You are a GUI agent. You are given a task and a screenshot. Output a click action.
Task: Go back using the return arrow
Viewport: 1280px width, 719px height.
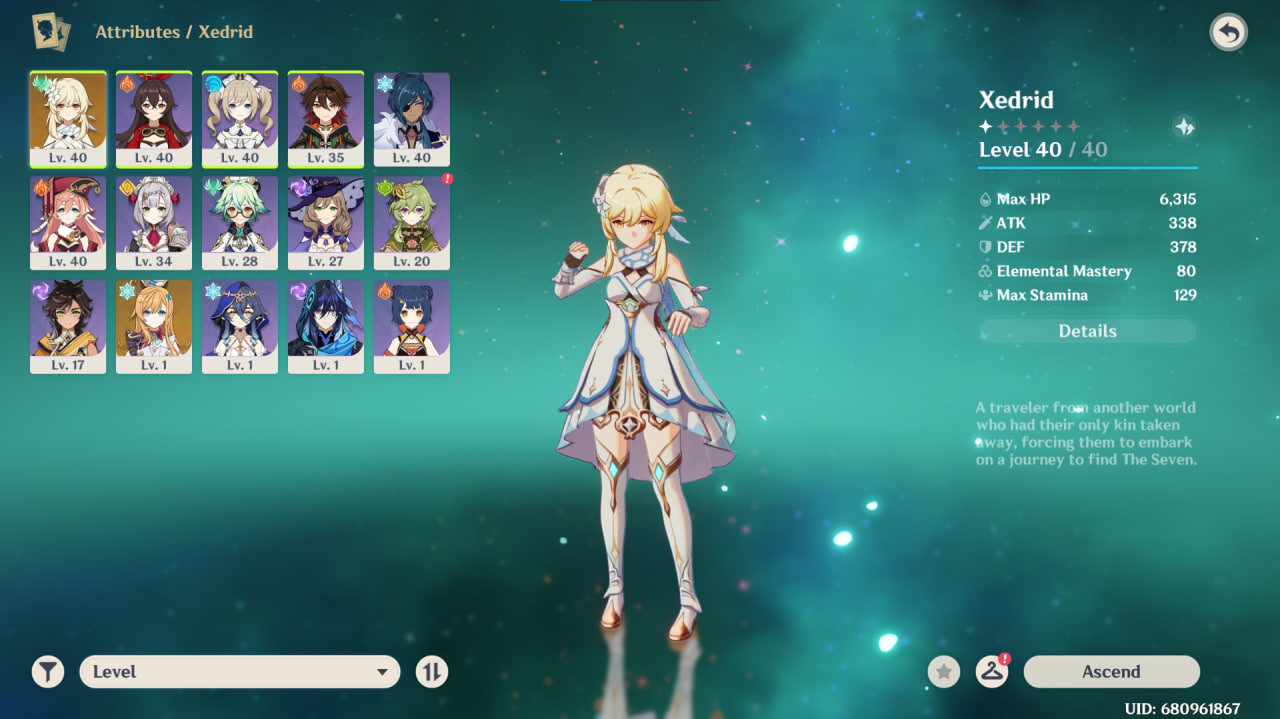[x=1228, y=33]
